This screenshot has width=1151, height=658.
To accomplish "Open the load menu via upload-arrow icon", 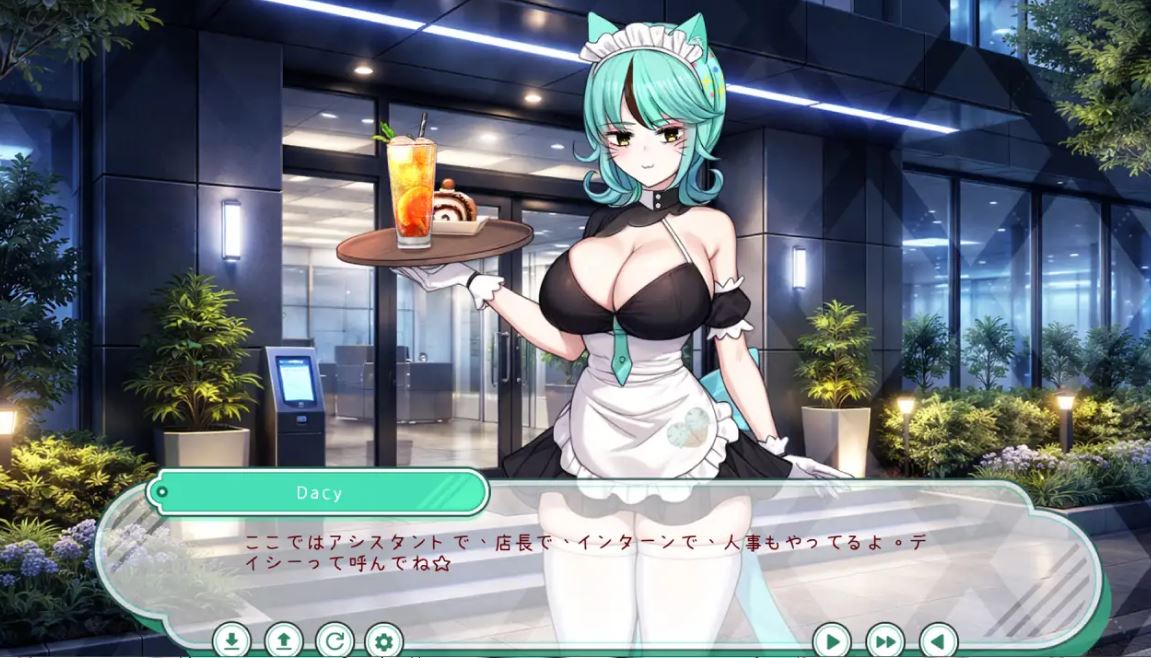I will (x=283, y=640).
